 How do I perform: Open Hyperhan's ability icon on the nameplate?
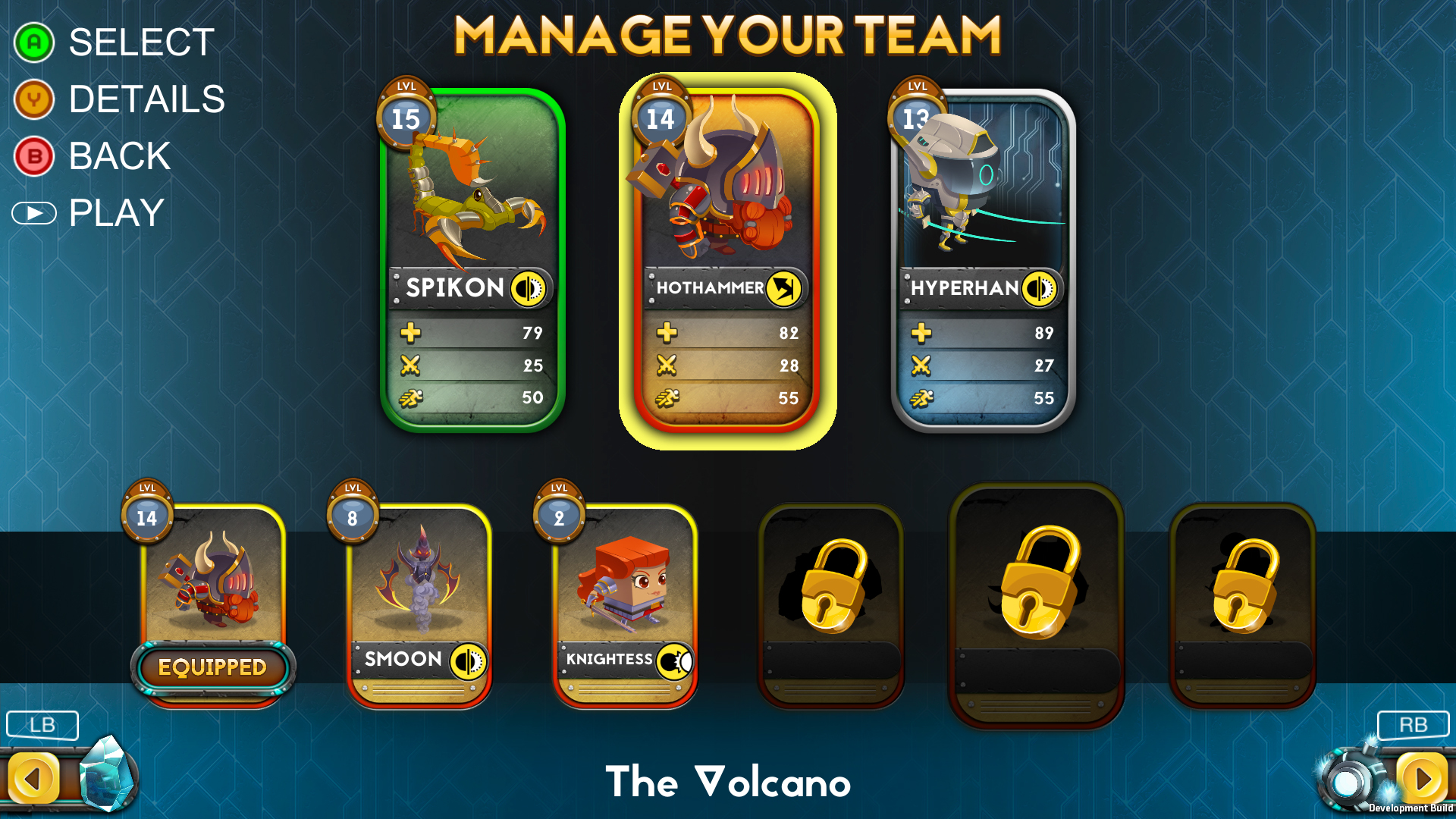pyautogui.click(x=1041, y=288)
